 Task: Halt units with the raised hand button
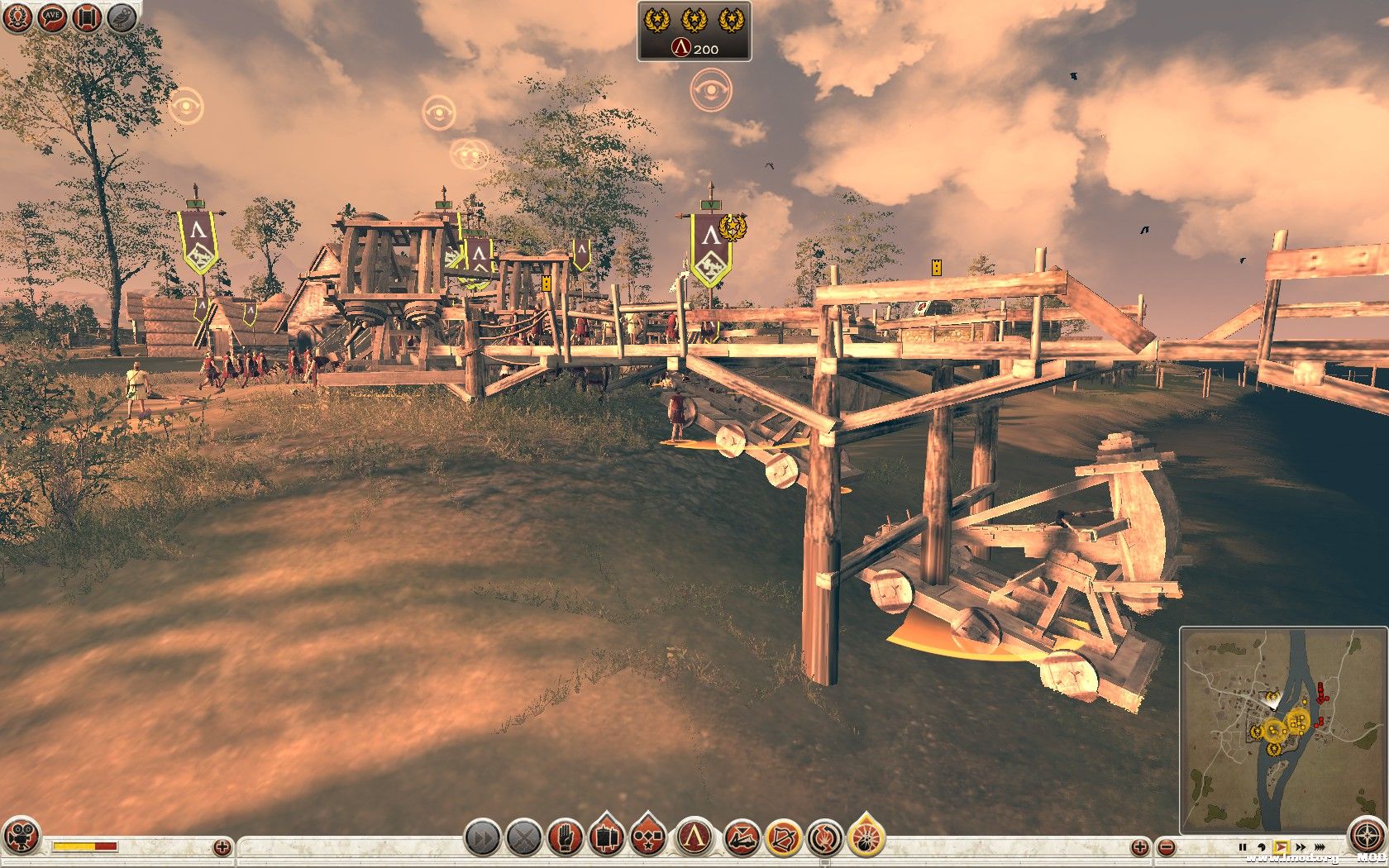(566, 839)
